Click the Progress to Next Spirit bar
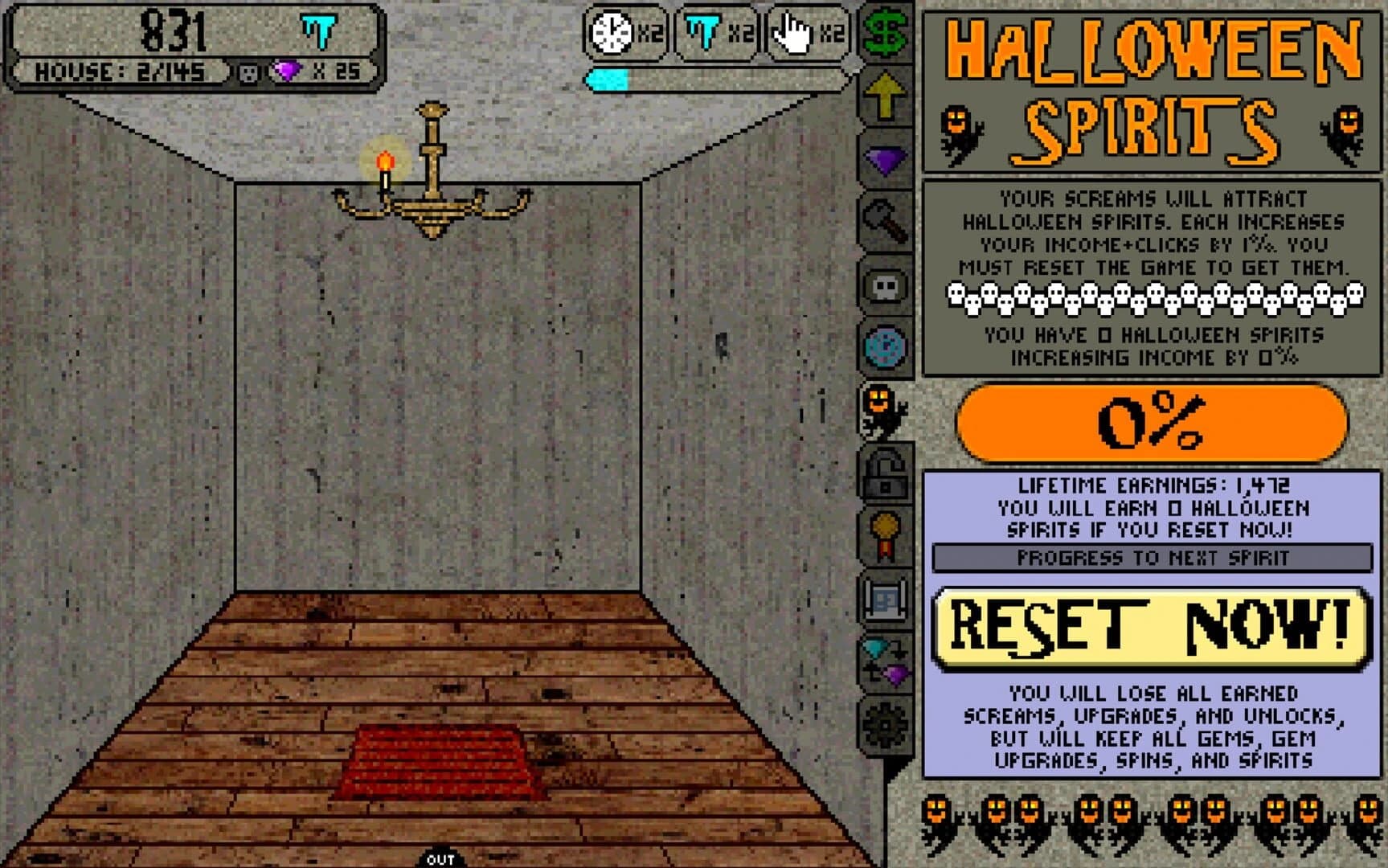The width and height of the screenshot is (1388, 868). (1151, 556)
